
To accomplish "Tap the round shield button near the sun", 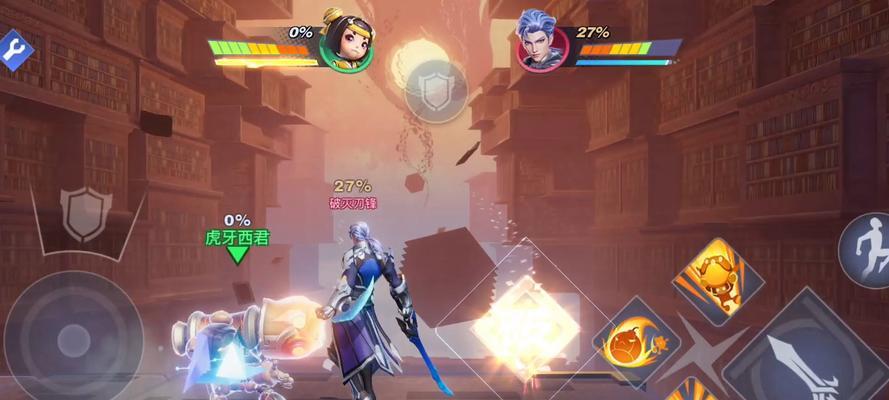I will (x=436, y=91).
